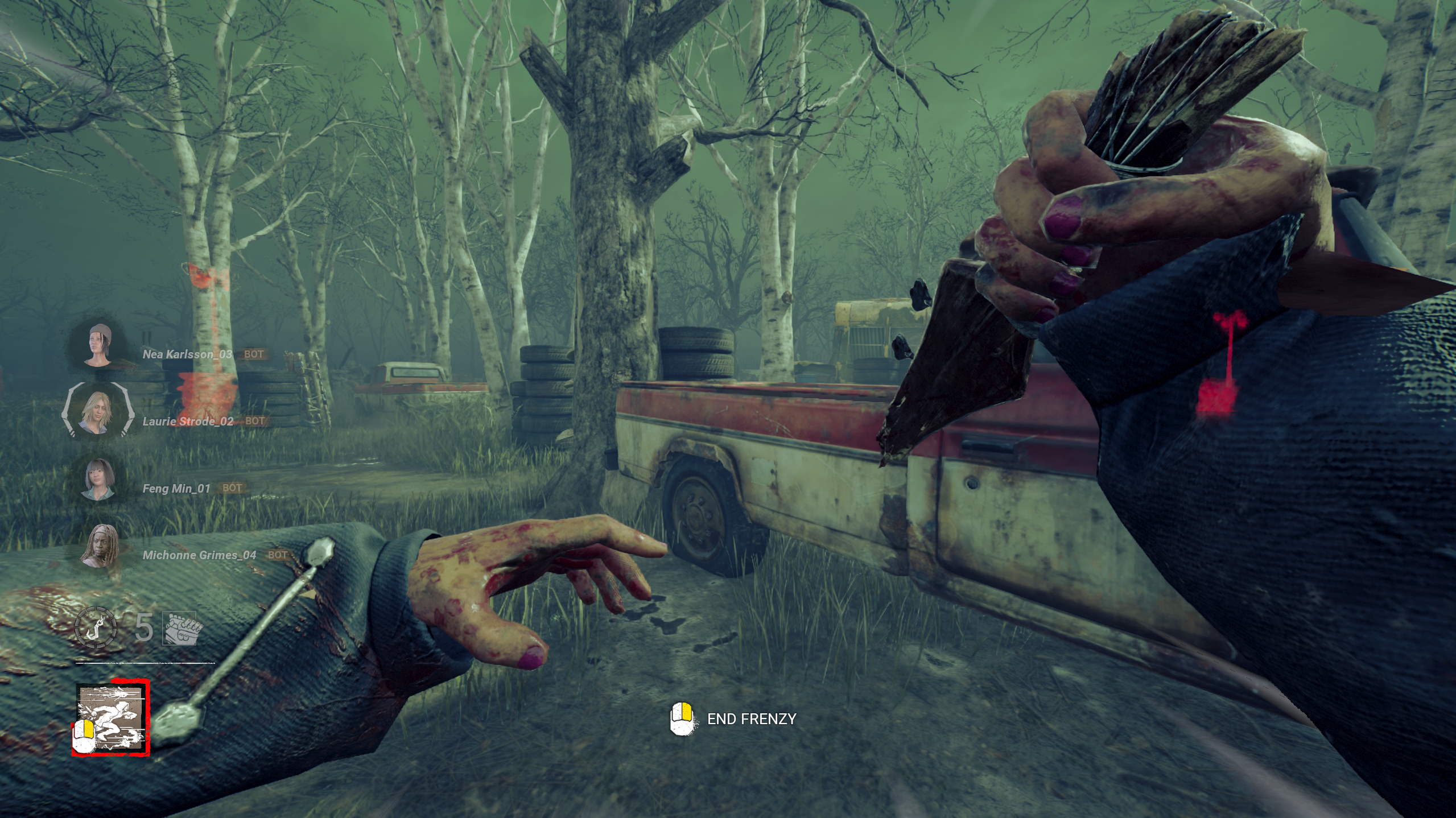Choose Michonne Grimes' survivor portrait

pyautogui.click(x=99, y=546)
